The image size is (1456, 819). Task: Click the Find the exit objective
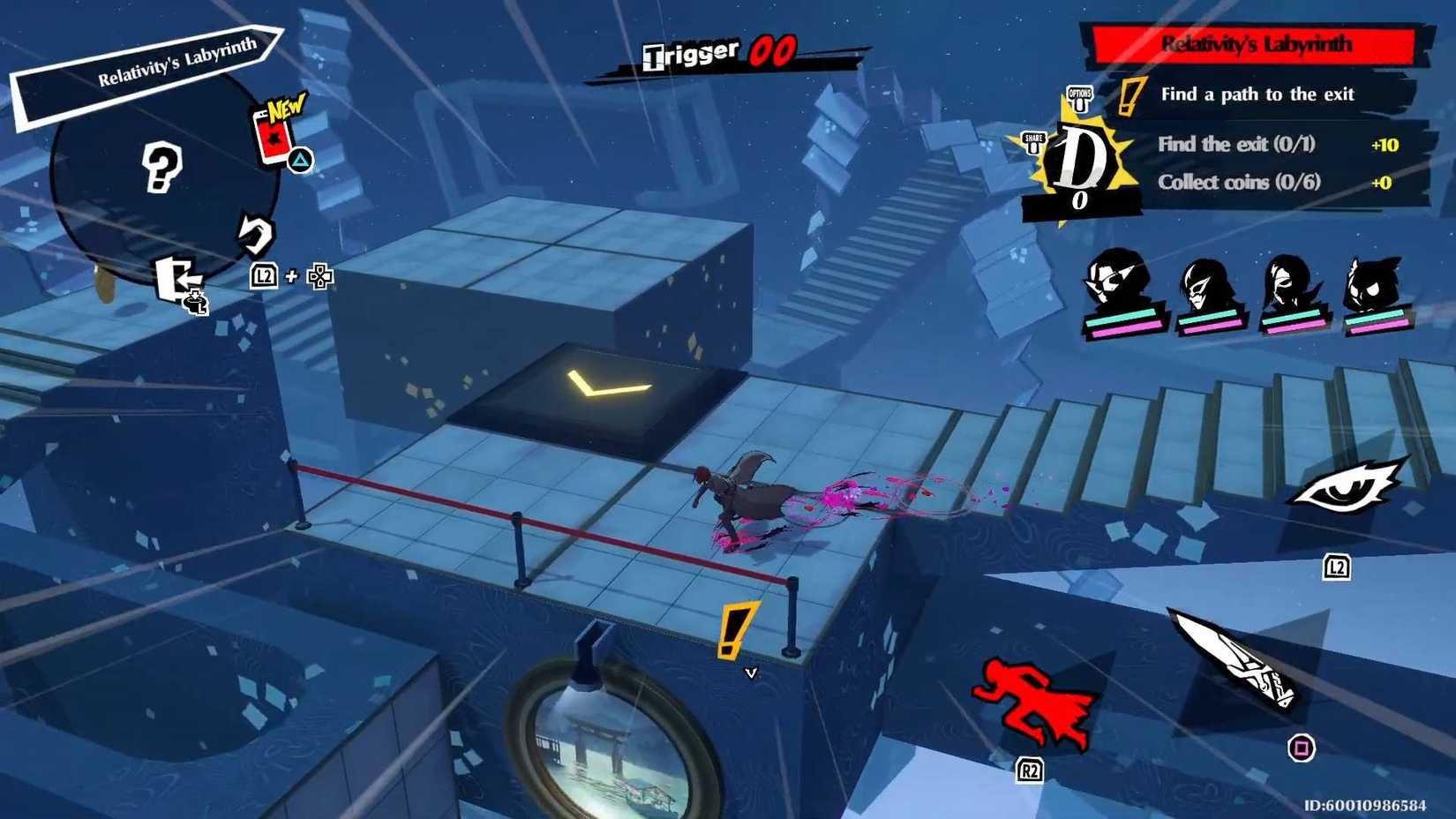tap(1235, 144)
